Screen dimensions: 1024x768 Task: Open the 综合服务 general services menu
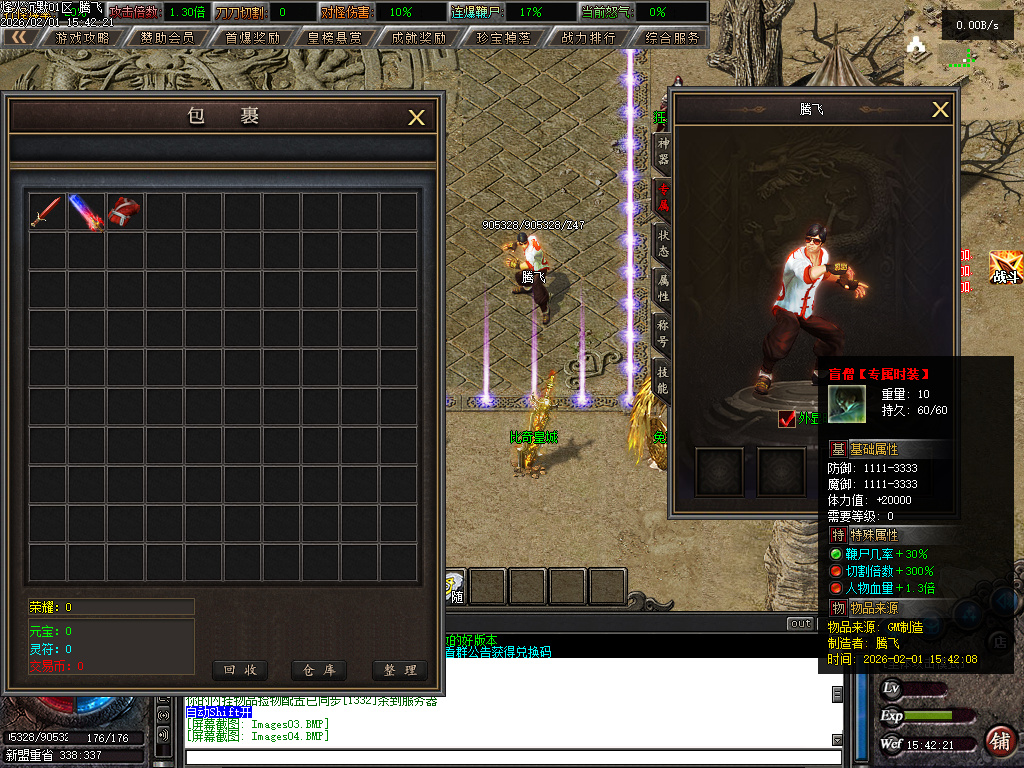672,37
